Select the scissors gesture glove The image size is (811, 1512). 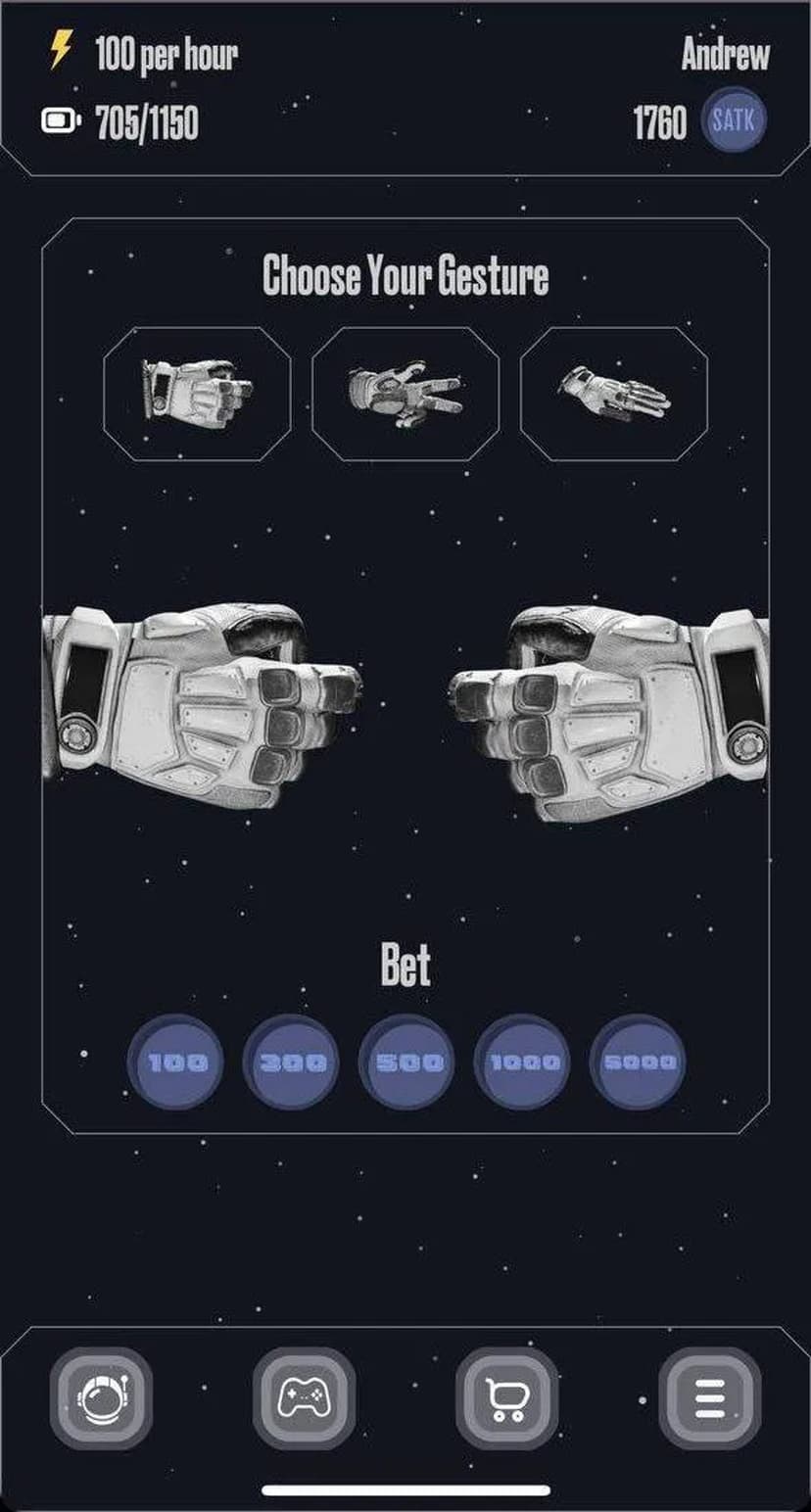point(405,393)
